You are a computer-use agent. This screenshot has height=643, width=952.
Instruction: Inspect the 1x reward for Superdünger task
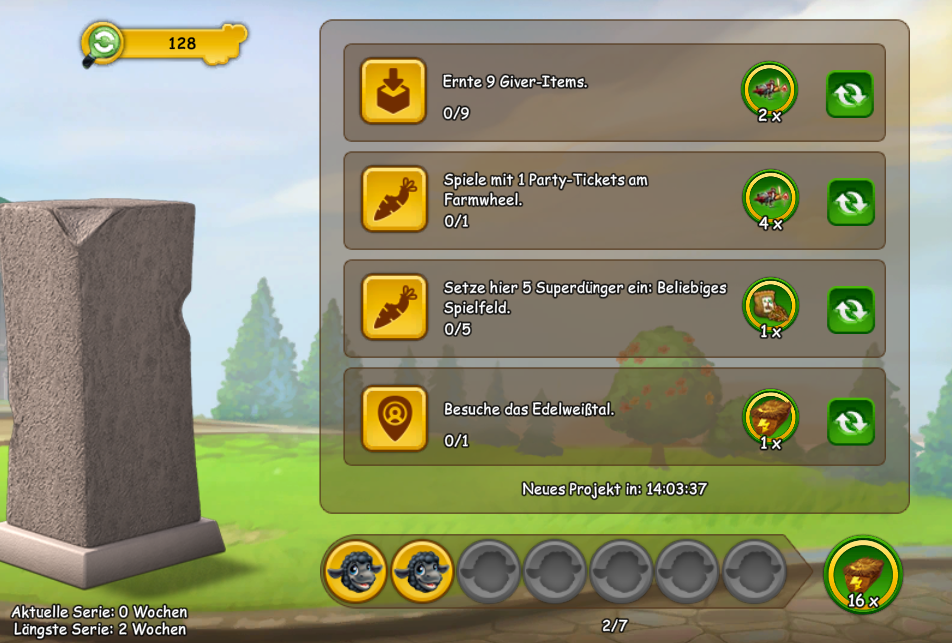coord(769,306)
